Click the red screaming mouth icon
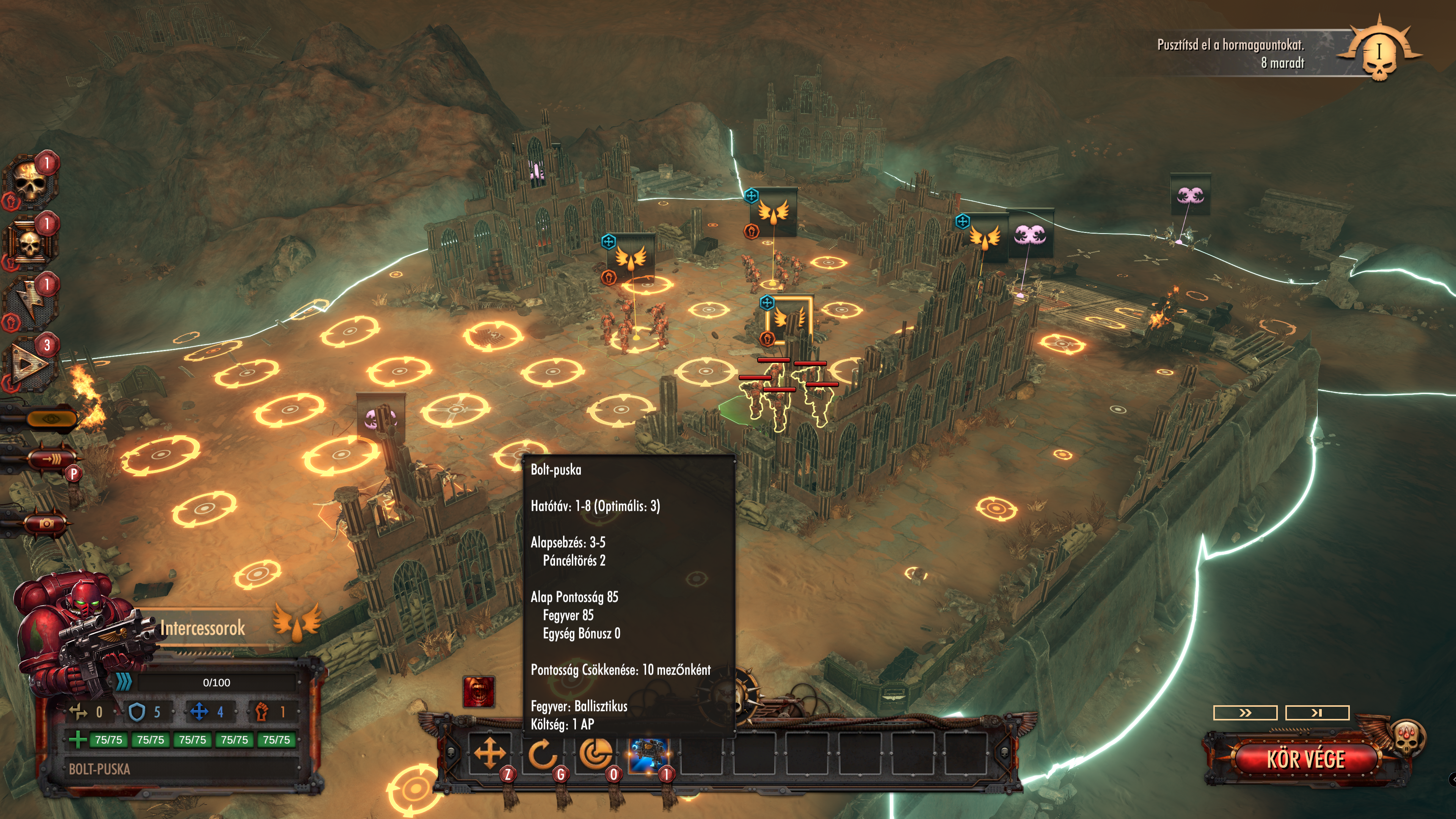Viewport: 1456px width, 819px height. point(479,691)
